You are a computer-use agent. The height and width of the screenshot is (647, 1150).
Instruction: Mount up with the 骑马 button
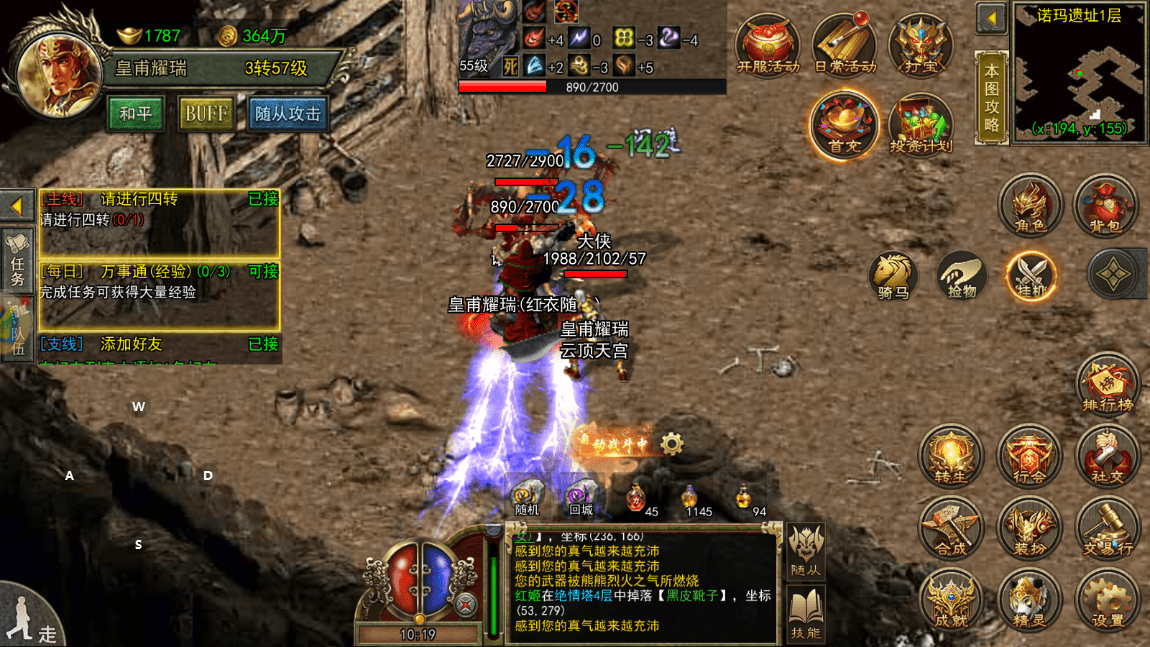pyautogui.click(x=893, y=275)
